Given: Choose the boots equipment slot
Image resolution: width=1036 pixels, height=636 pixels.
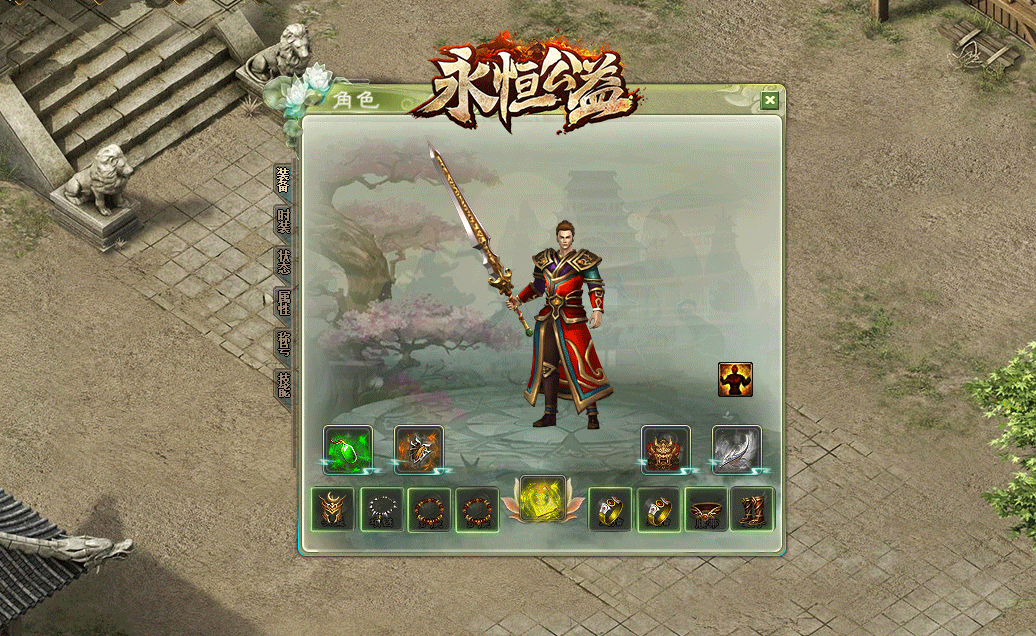Looking at the screenshot, I should [752, 509].
